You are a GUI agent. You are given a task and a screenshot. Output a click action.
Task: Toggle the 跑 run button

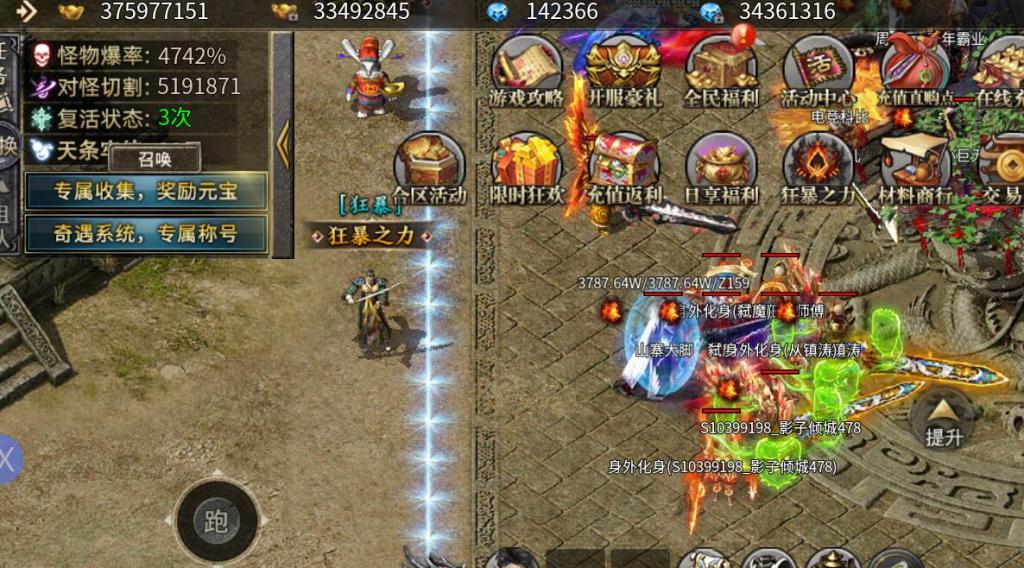[x=216, y=521]
